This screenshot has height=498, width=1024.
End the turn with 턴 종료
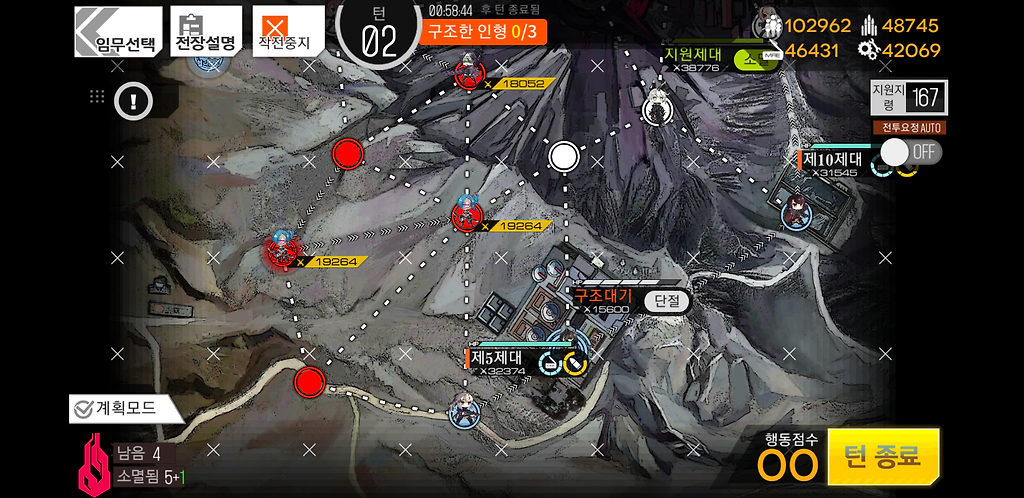point(882,456)
